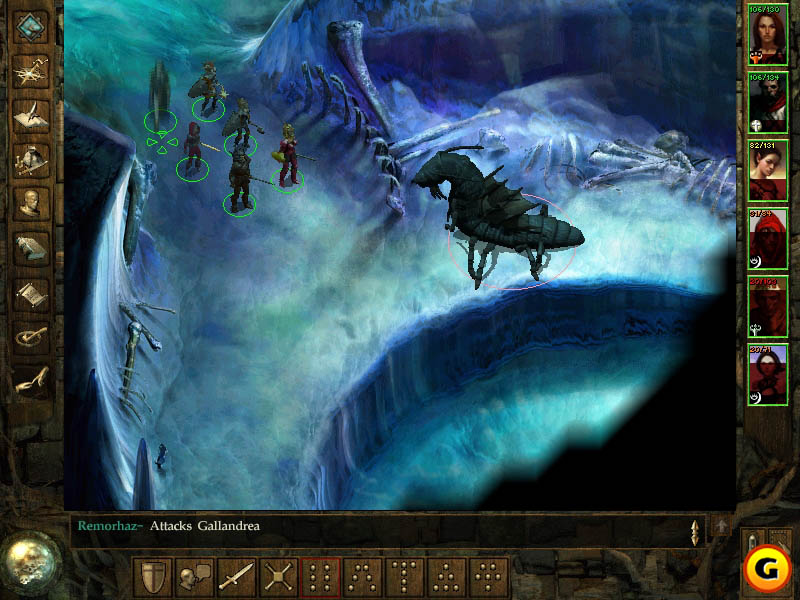Select the red-haired woman portrait with 106/130 HP

768,36
